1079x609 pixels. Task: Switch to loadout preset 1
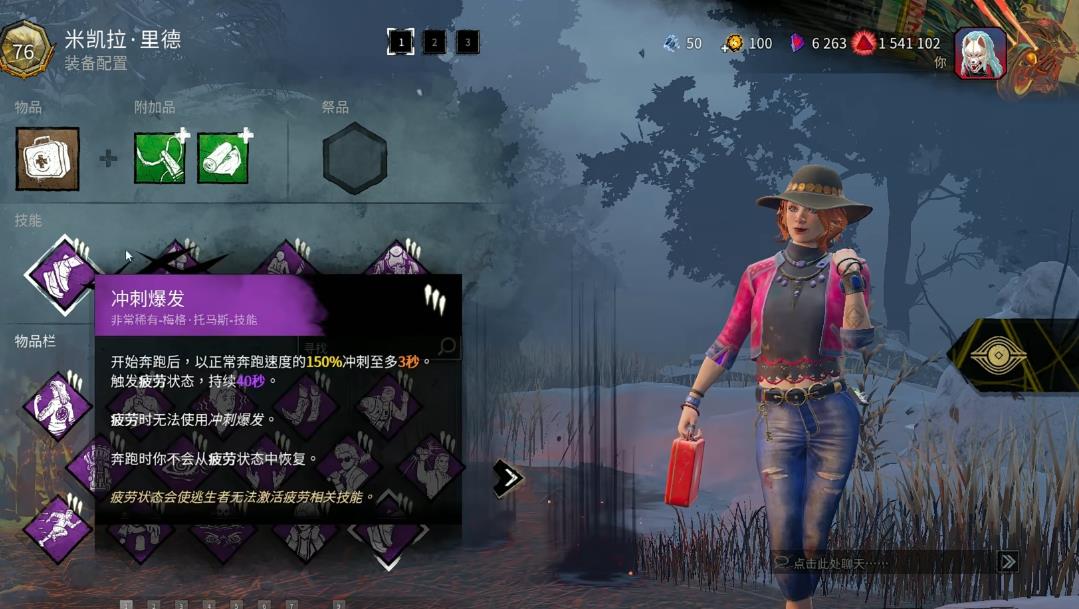click(401, 42)
